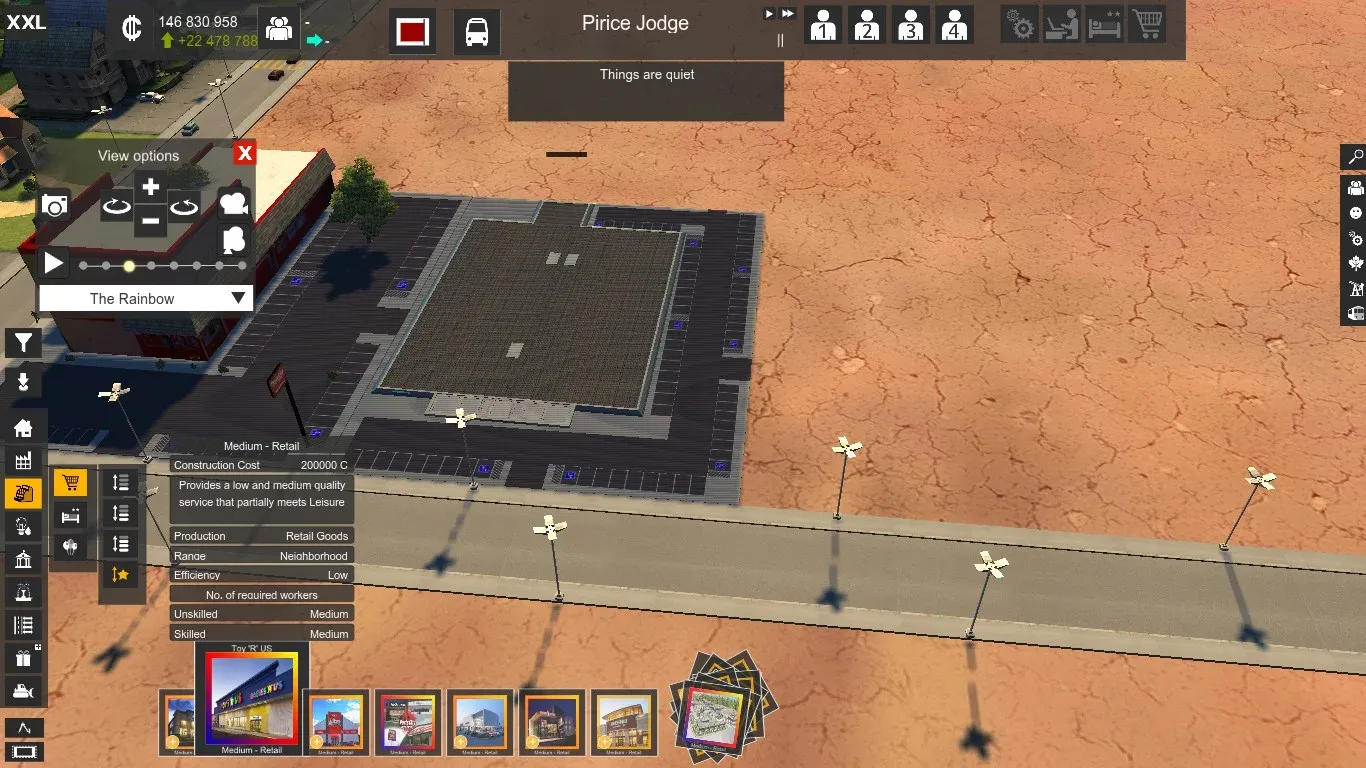The height and width of the screenshot is (768, 1366).
Task: Choose the shopping cart retail subcategory
Action: click(70, 484)
